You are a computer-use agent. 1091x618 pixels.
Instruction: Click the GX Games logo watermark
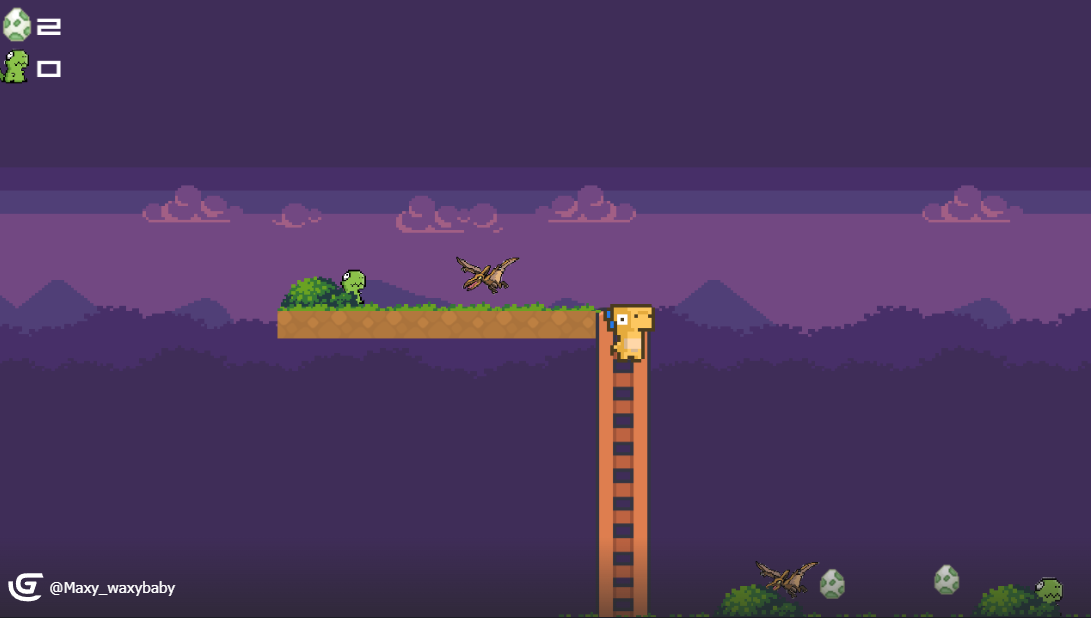[x=25, y=587]
